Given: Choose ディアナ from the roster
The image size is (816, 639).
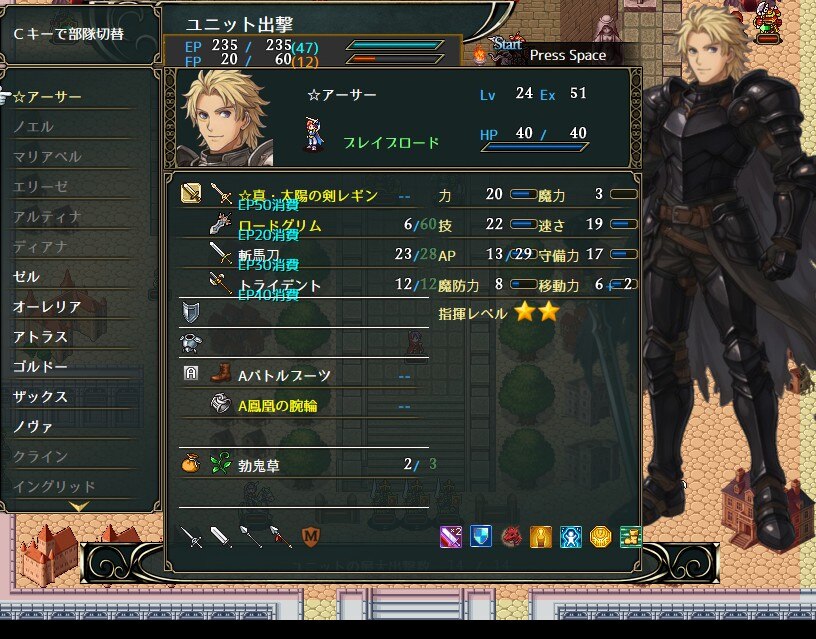Looking at the screenshot, I should click(41, 247).
